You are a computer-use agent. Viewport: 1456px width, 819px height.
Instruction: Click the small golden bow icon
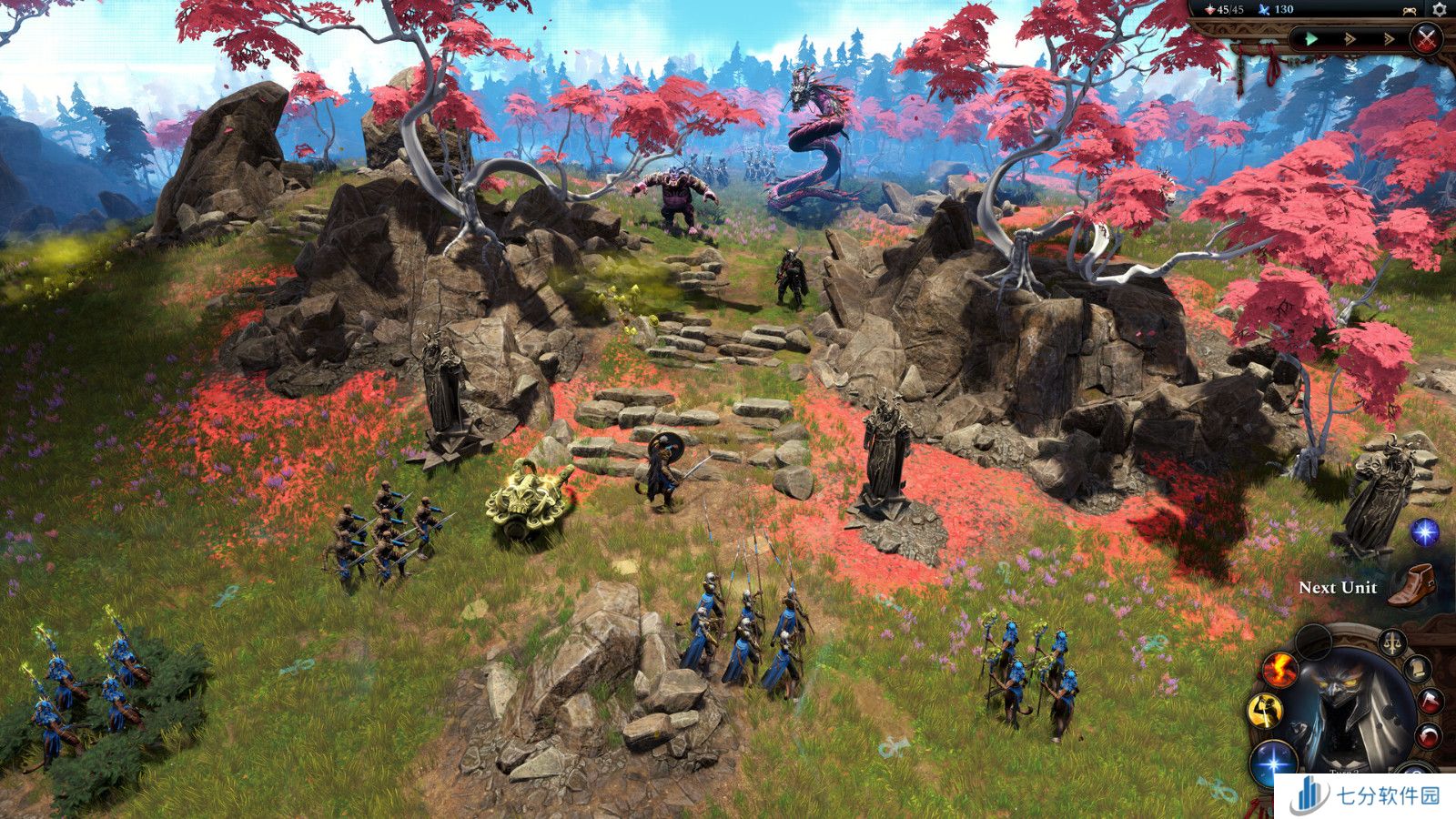pyautogui.click(x=1410, y=10)
